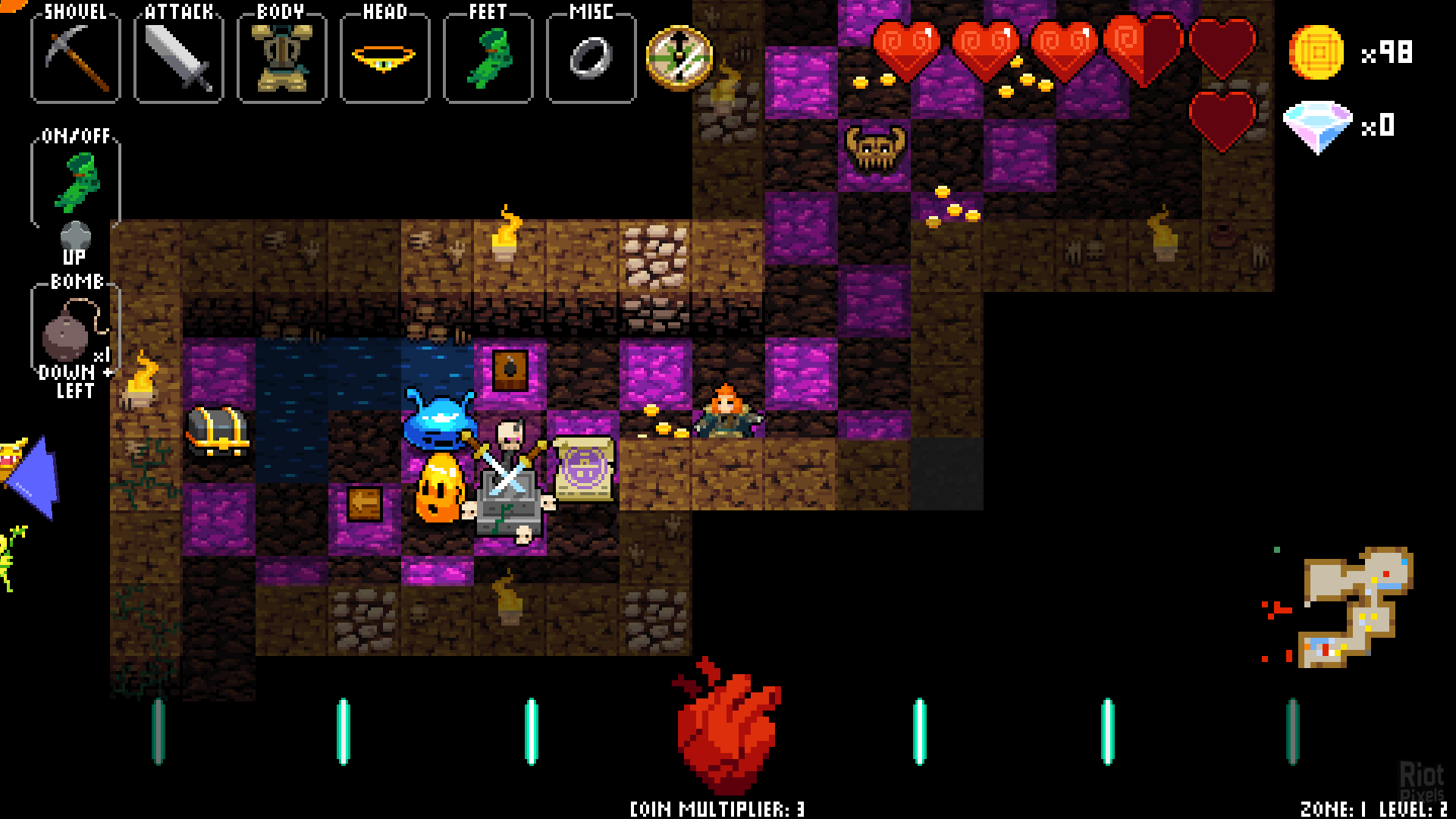Screen dimensions: 1456x819
Task: Select the Head golden circlet slot
Action: click(384, 58)
